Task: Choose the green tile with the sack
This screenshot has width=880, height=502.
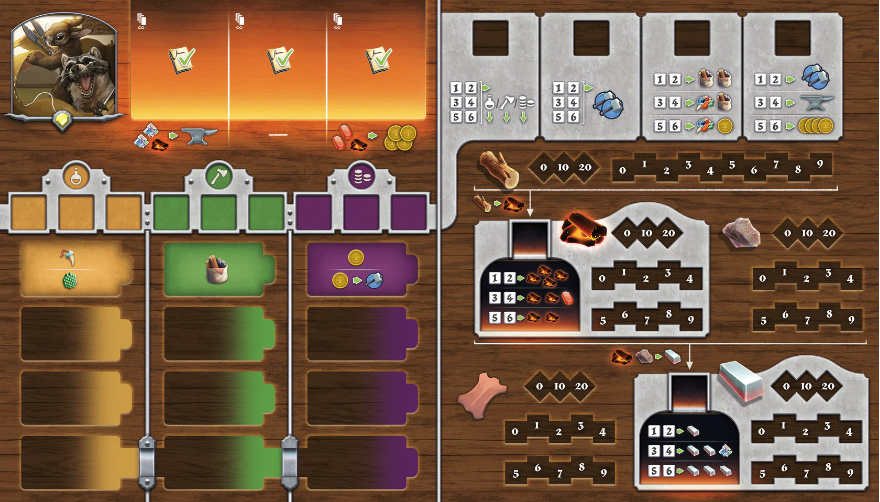Action: (x=218, y=269)
